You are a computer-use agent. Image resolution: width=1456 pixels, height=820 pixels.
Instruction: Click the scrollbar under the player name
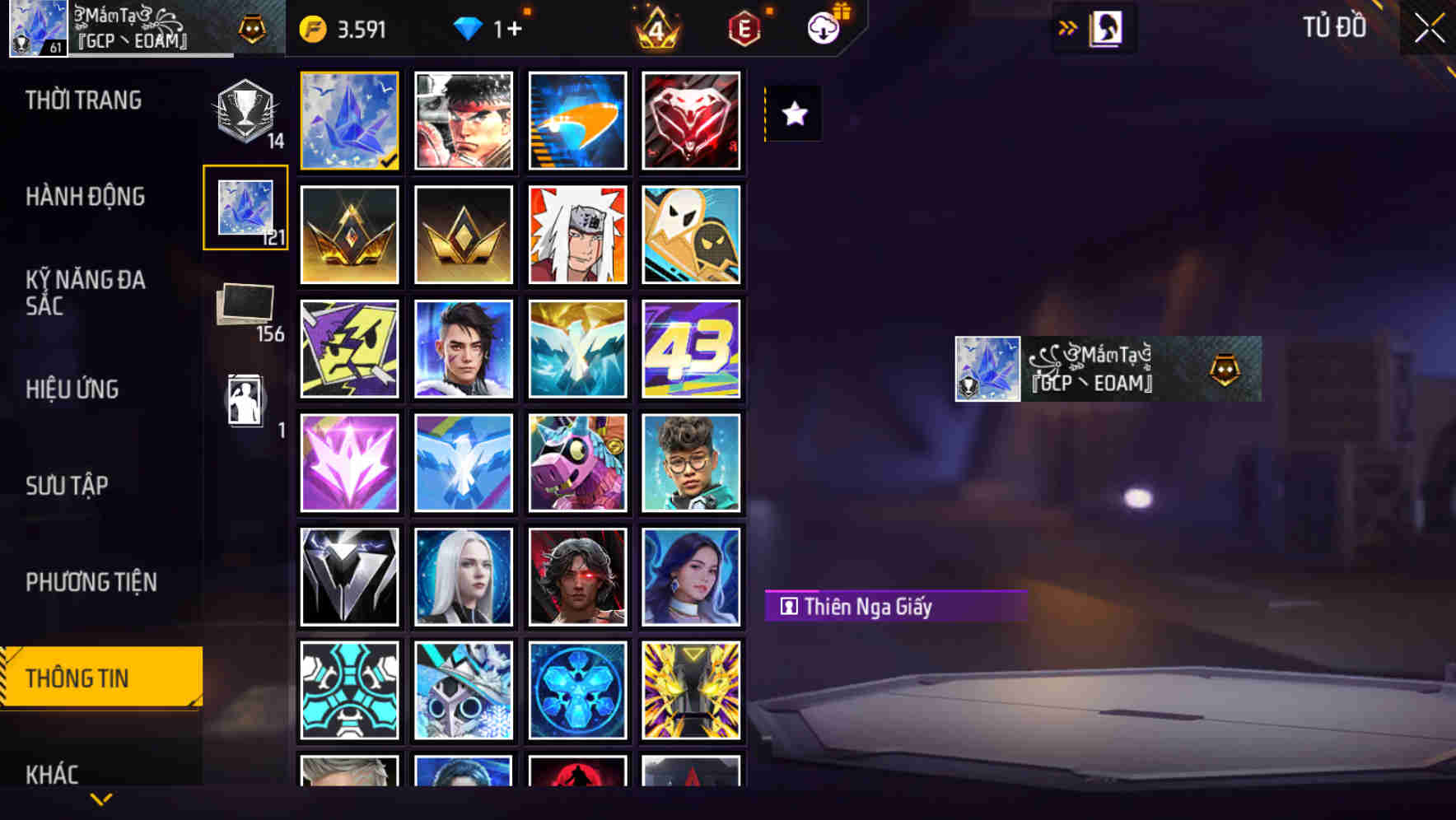tap(152, 56)
